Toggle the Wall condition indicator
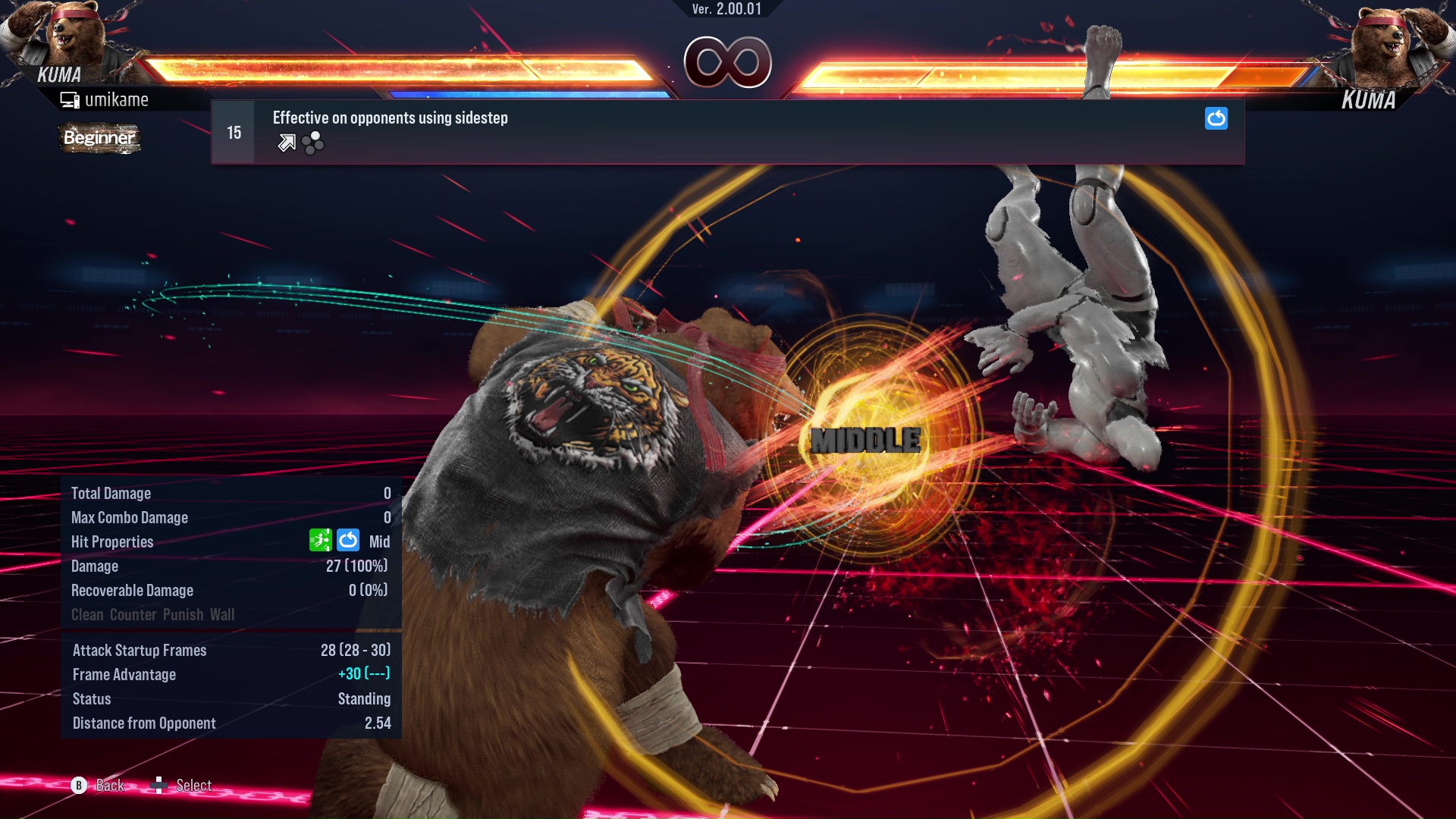Image resolution: width=1456 pixels, height=819 pixels. [x=225, y=614]
